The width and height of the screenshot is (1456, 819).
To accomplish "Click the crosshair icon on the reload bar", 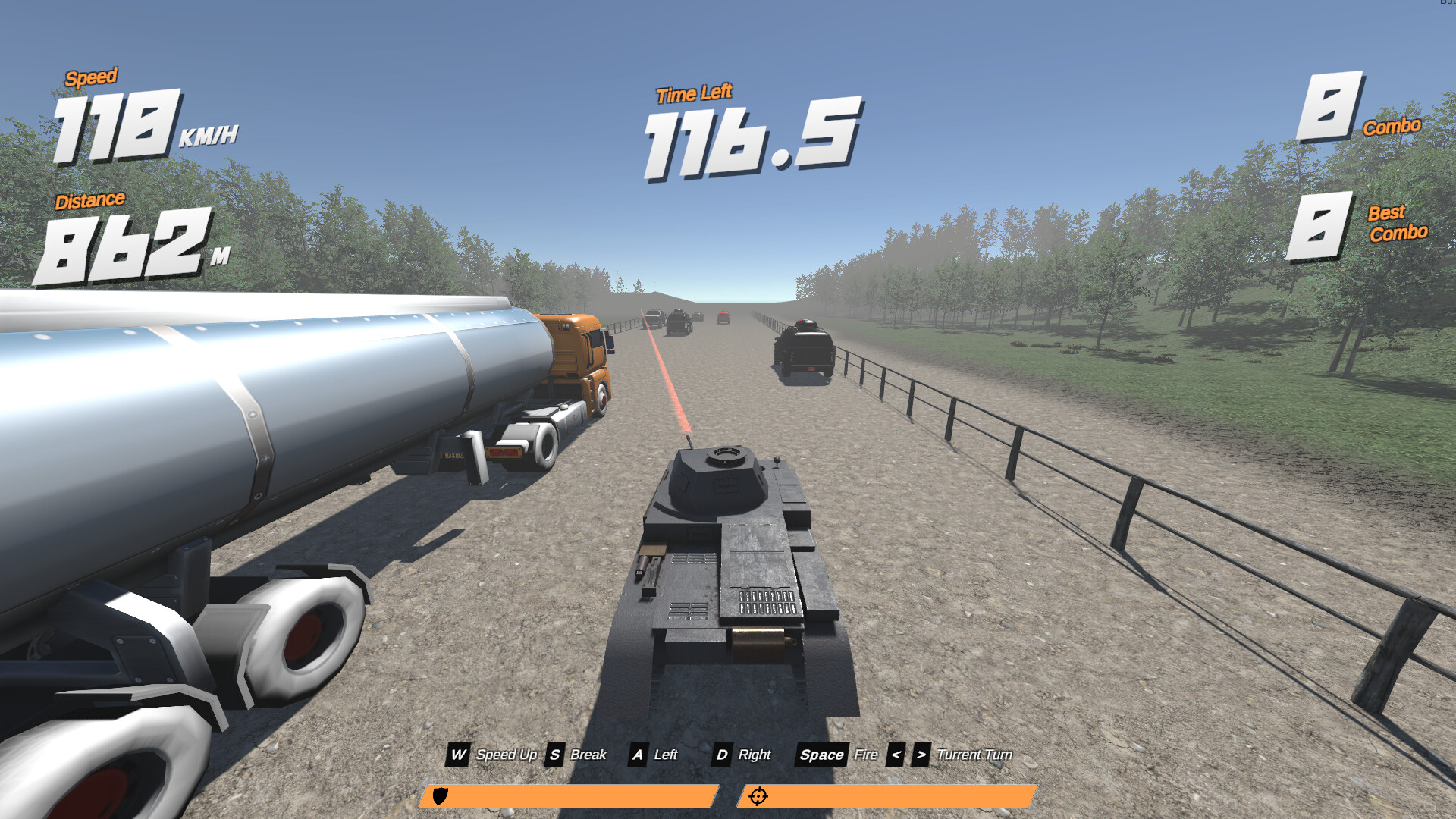I will 758,796.
